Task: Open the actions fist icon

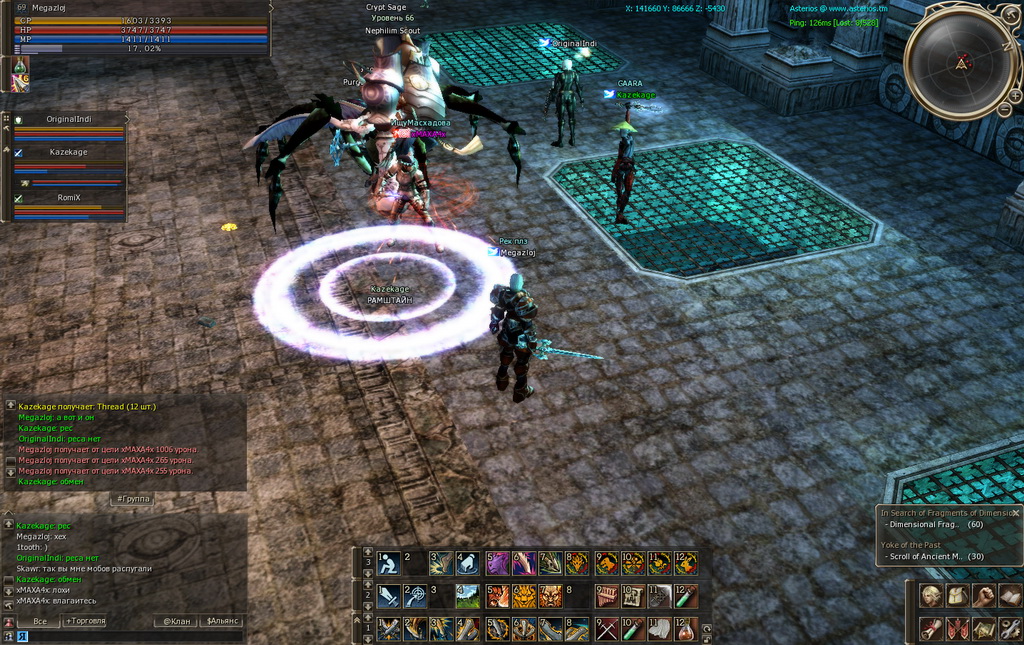Action: pos(984,596)
